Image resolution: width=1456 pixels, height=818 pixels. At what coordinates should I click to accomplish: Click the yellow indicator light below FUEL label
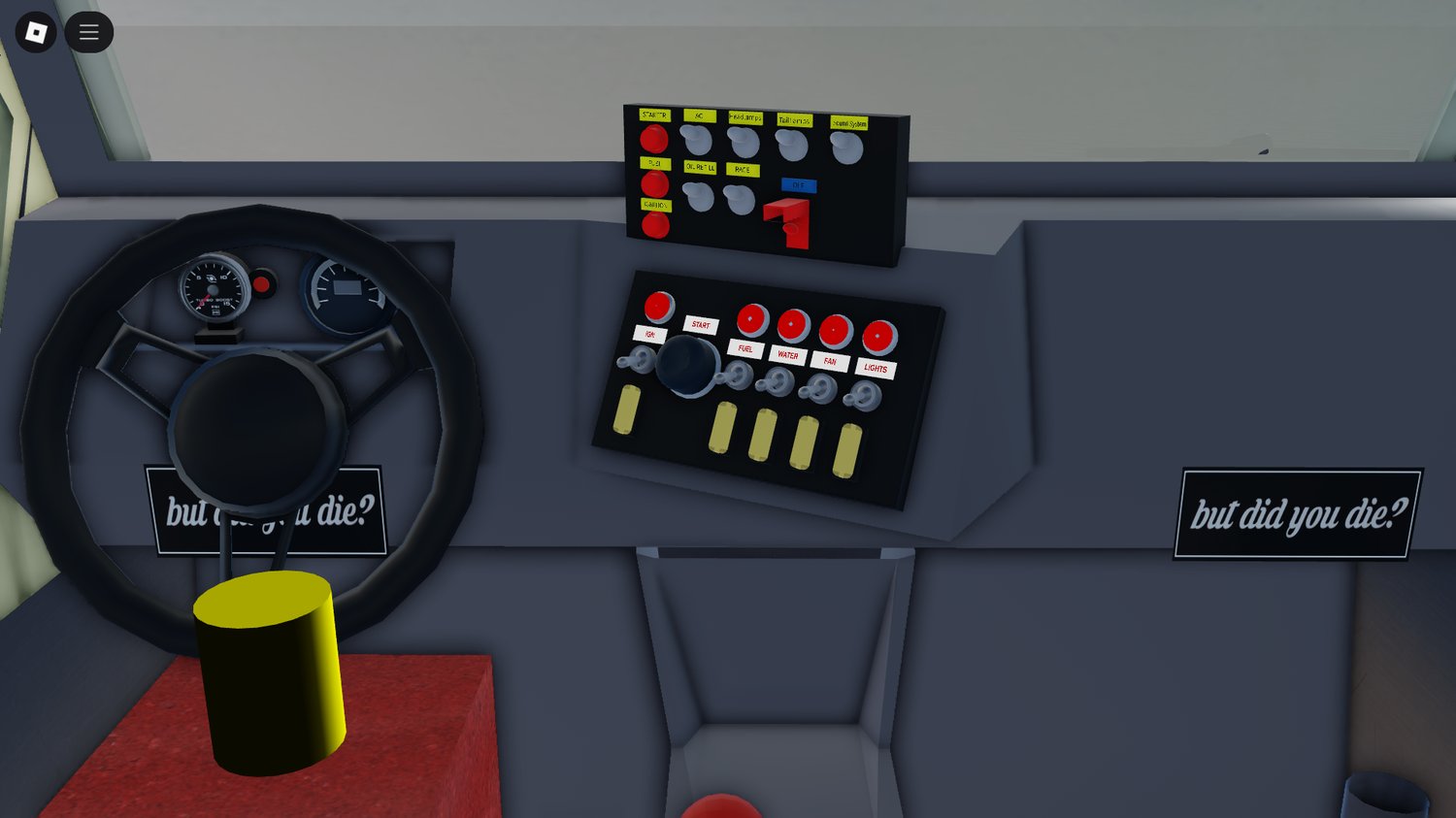tap(722, 429)
